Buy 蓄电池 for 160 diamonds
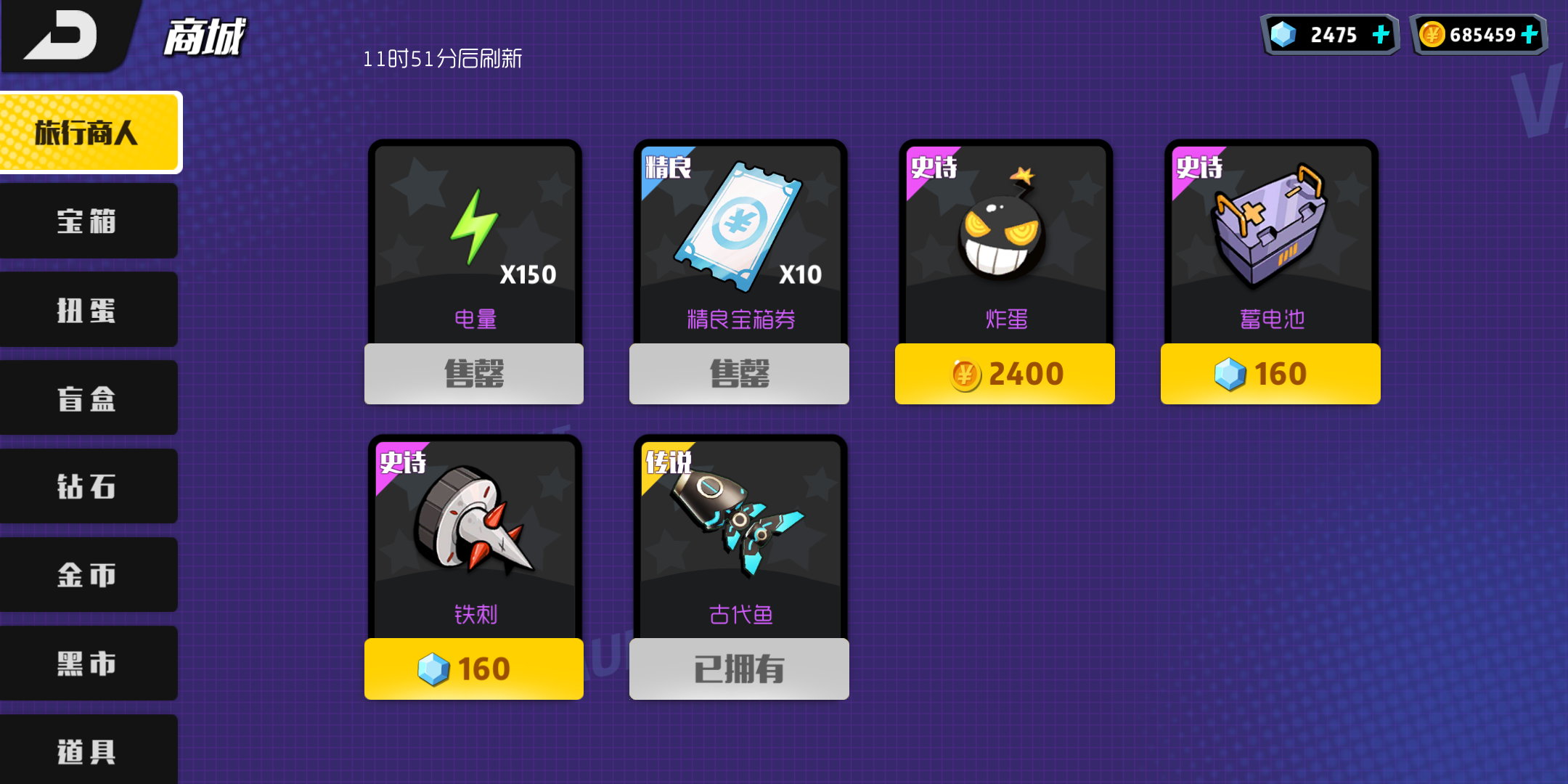 click(x=1270, y=373)
